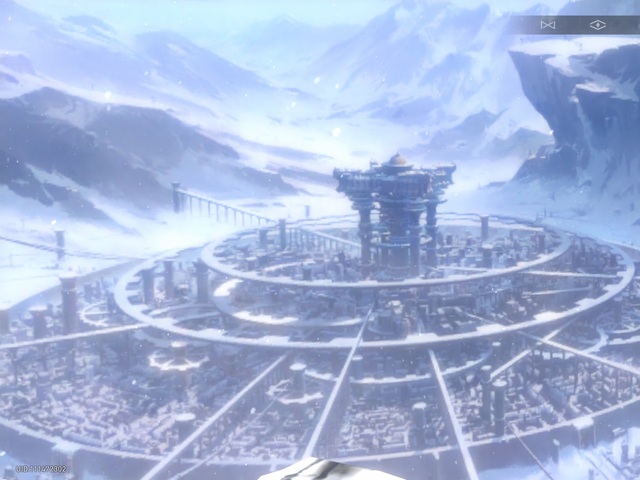Click the bowtie-shaped skip icon
Viewport: 640px width, 480px height.
pos(547,24)
